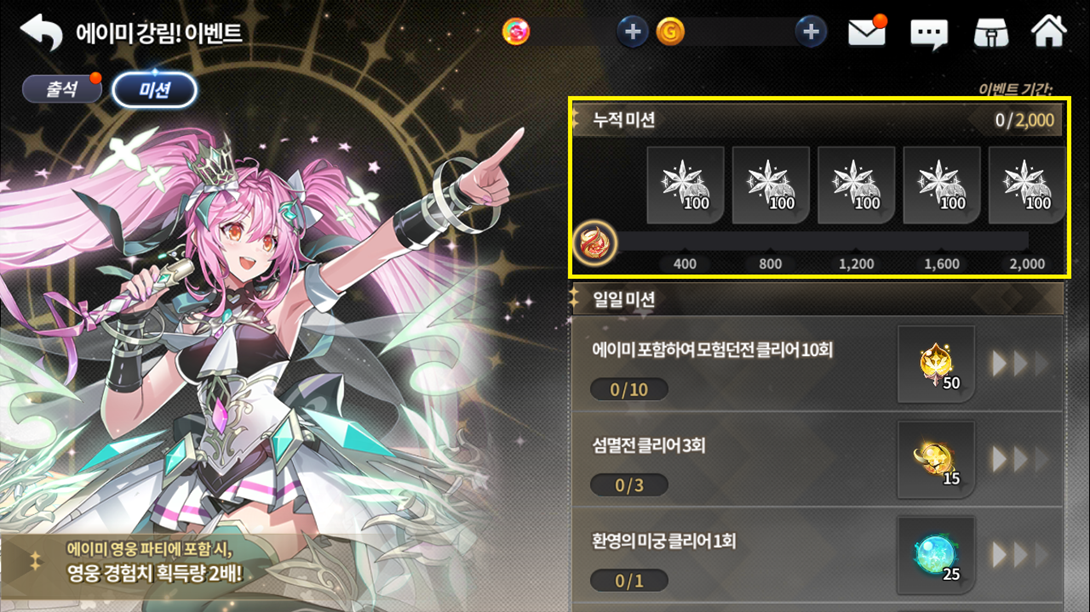This screenshot has width=1090, height=612.
Task: Open the inventory bag icon
Action: [x=991, y=33]
